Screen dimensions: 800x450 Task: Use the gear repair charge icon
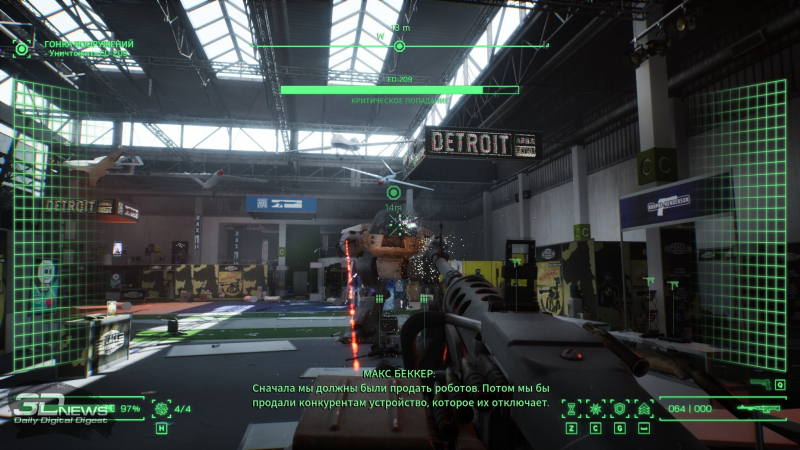161,408
